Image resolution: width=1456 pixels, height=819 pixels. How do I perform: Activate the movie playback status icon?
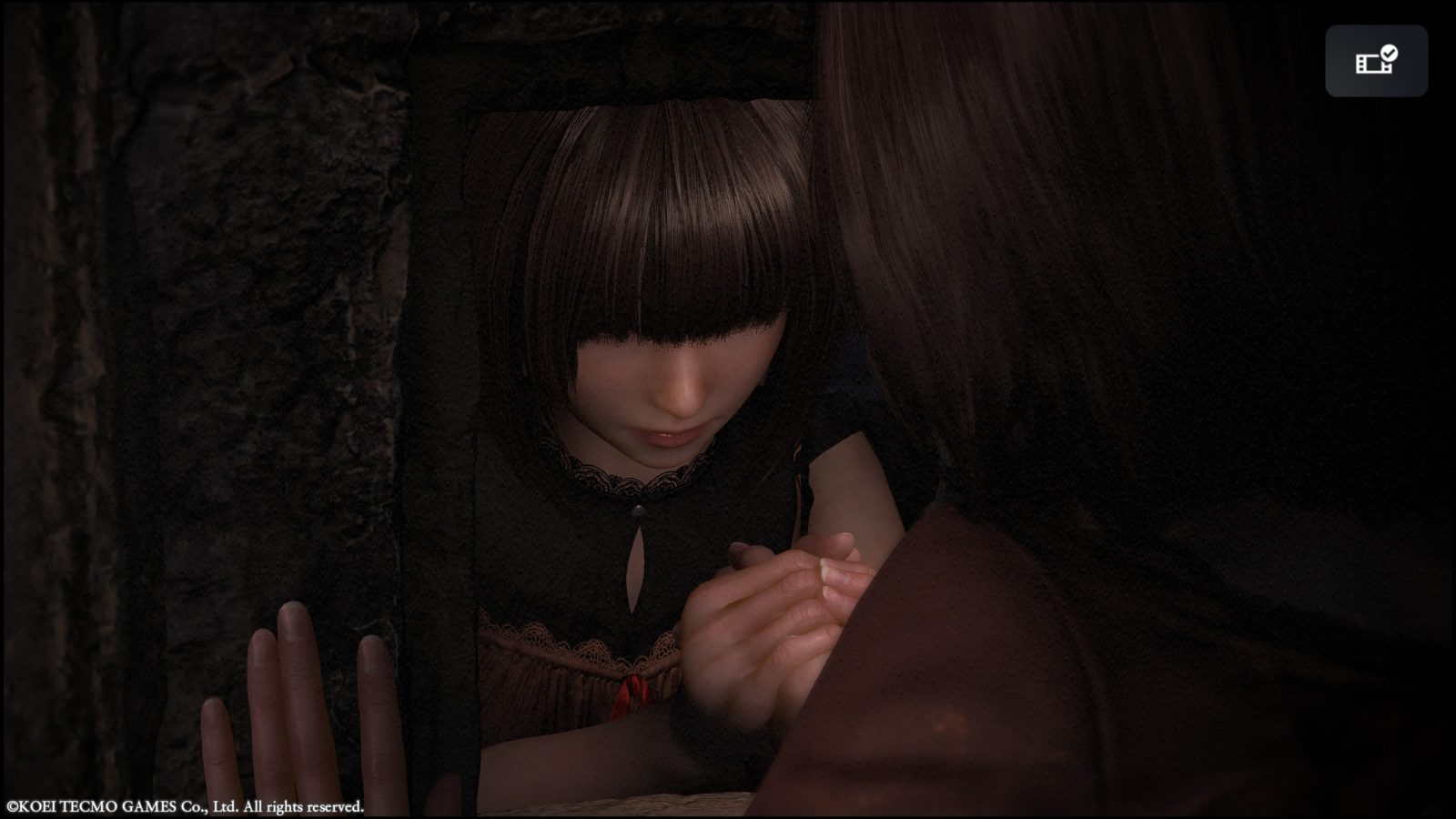(x=1376, y=62)
